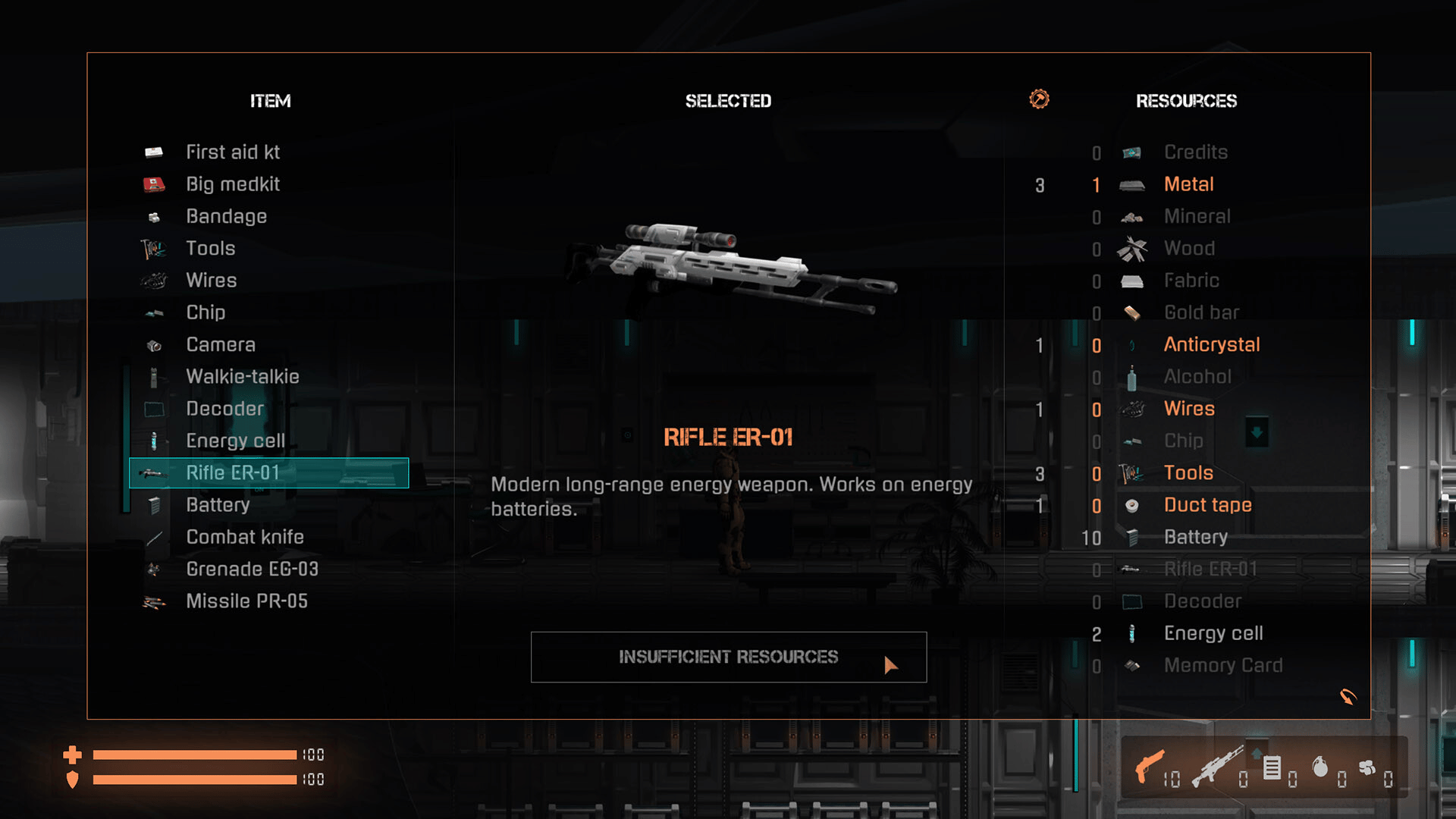This screenshot has height=819, width=1456.
Task: Select Camera from the craftable items
Action: 220,345
